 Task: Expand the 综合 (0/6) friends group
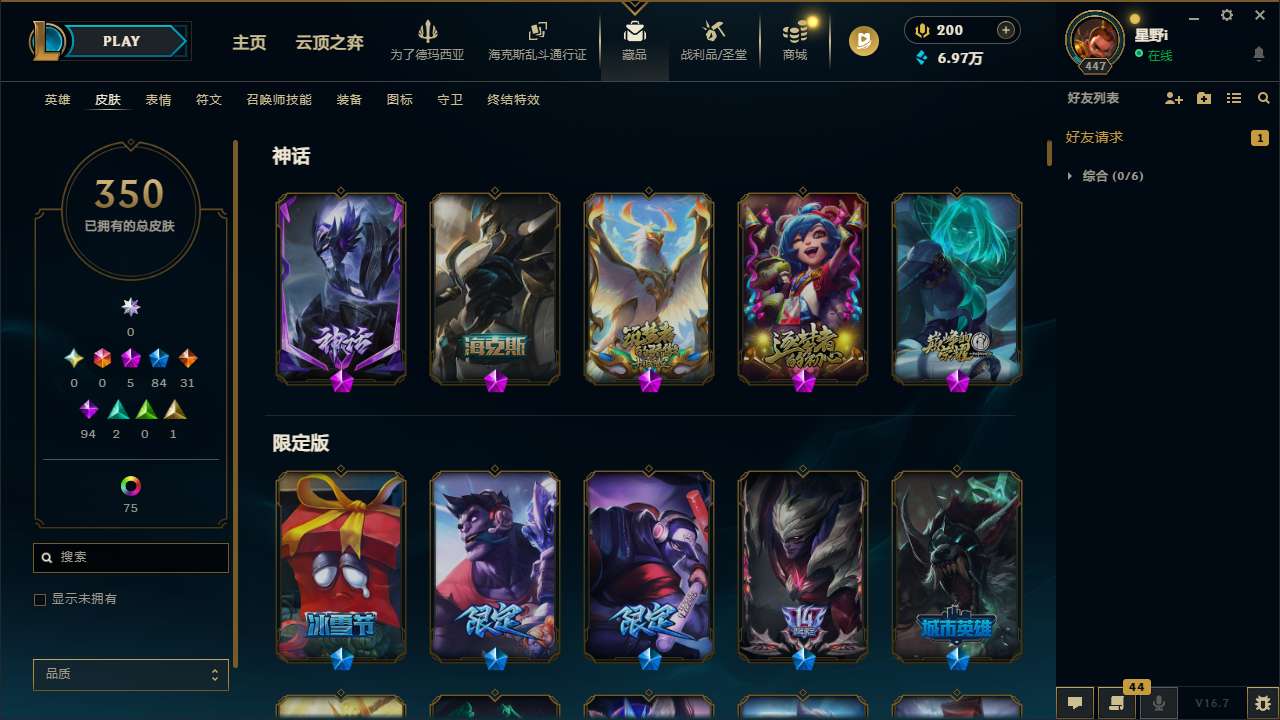point(1070,176)
